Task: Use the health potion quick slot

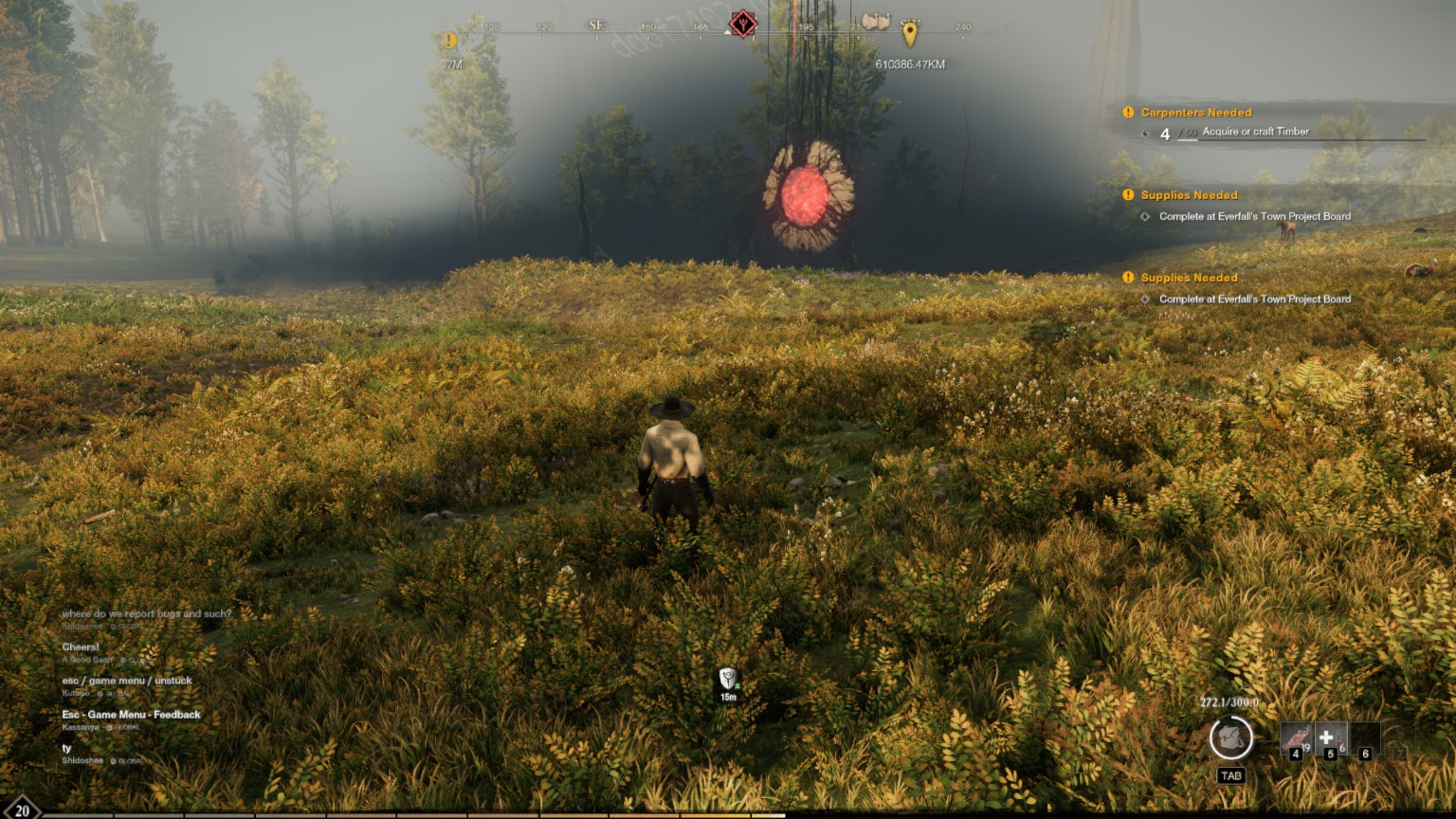Action: (1329, 738)
